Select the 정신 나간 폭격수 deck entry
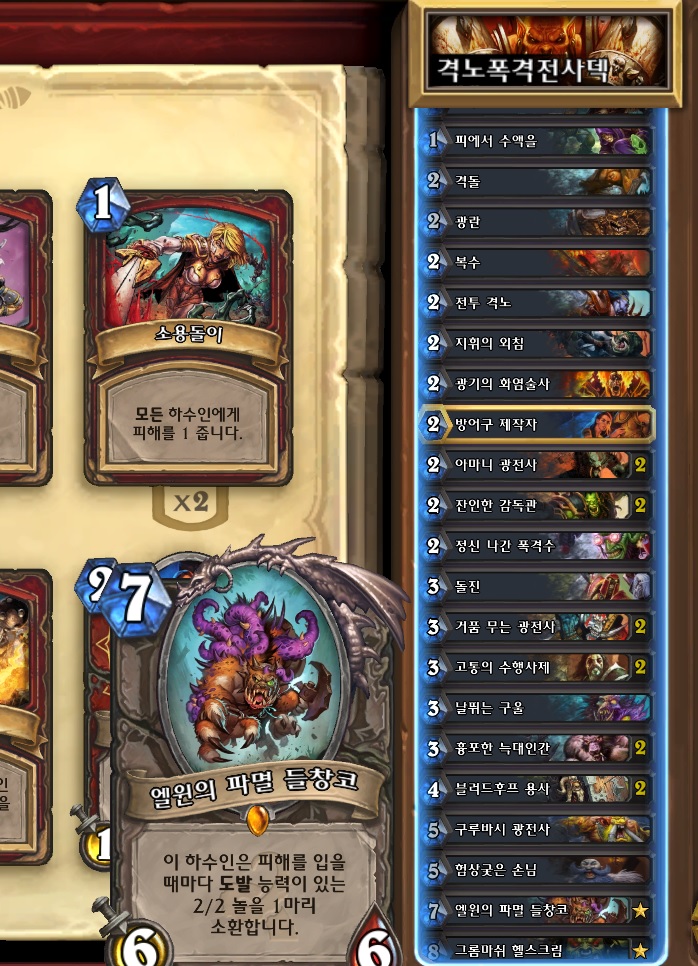The image size is (698, 966). point(538,546)
